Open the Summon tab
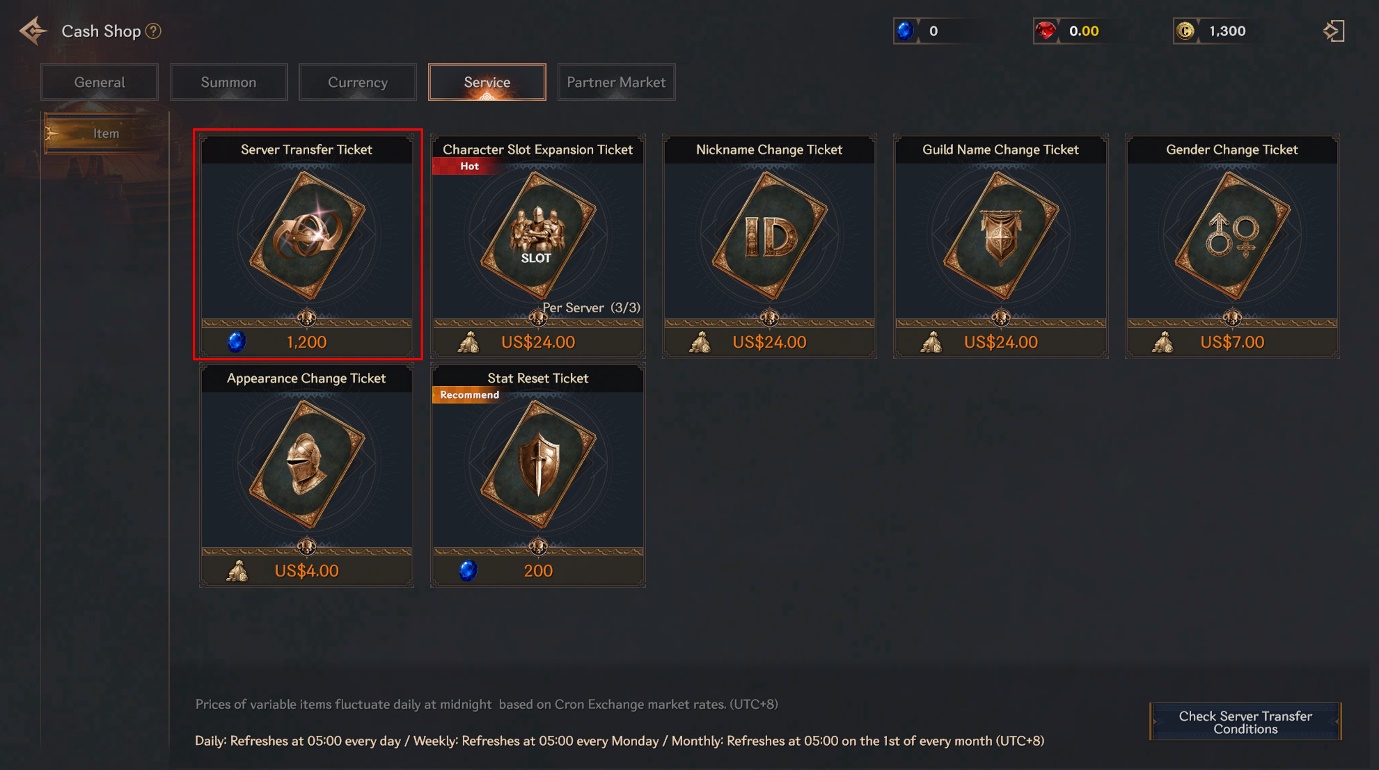 pos(229,82)
